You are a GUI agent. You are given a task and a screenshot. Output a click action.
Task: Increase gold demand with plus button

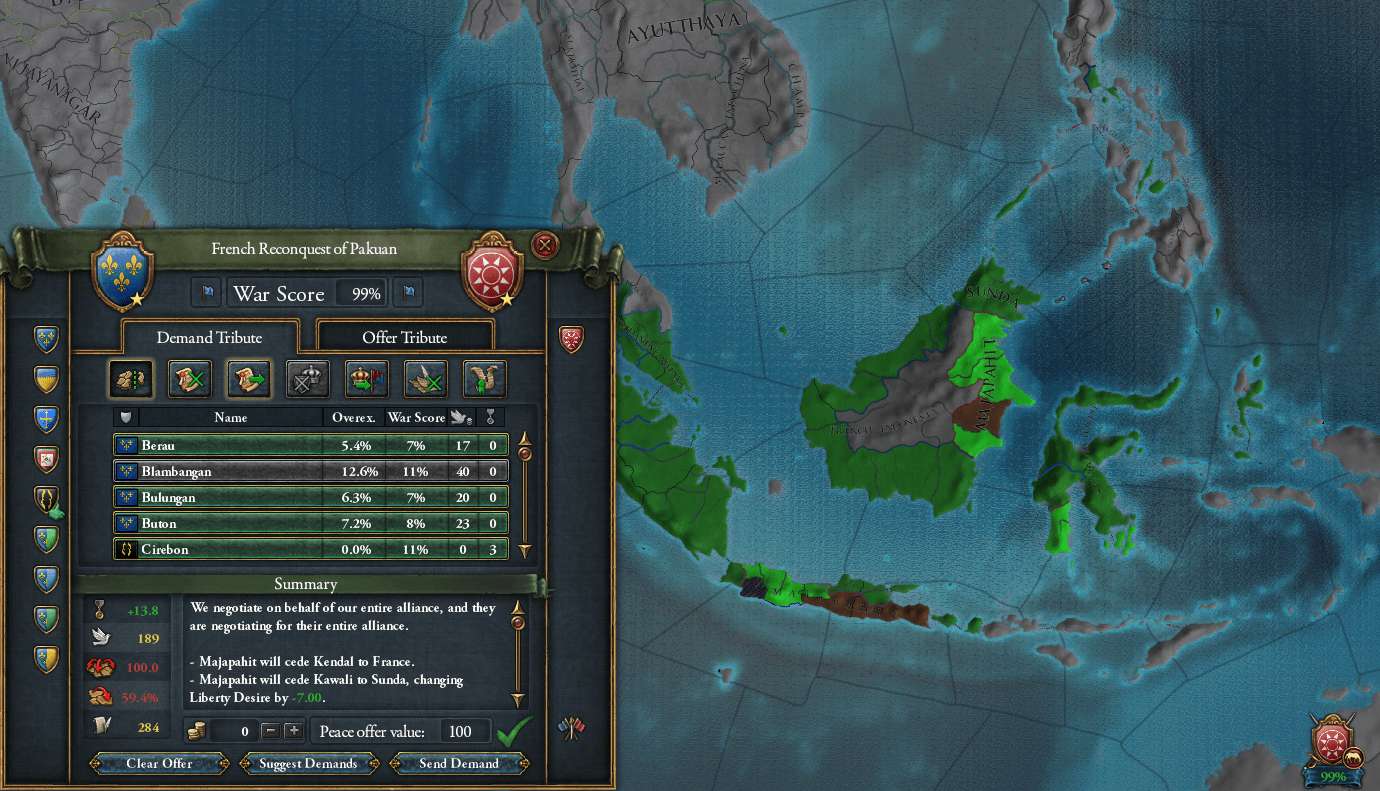point(293,731)
